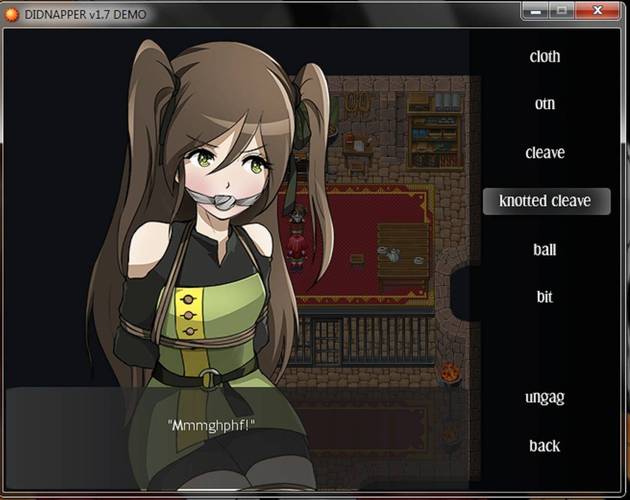Select the bit menu entry
630x500 pixels.
pyautogui.click(x=545, y=297)
